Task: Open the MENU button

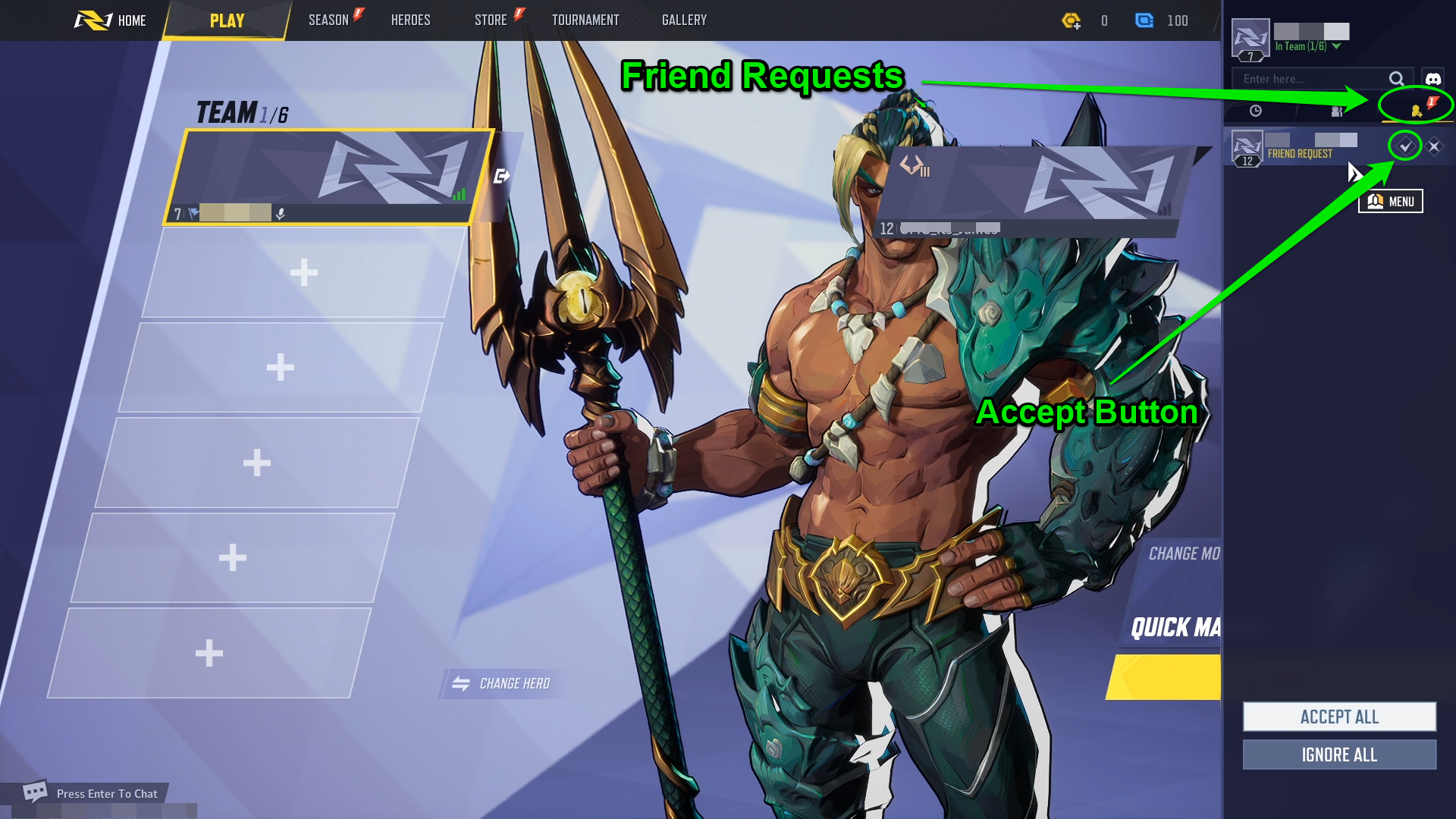Action: (1391, 202)
